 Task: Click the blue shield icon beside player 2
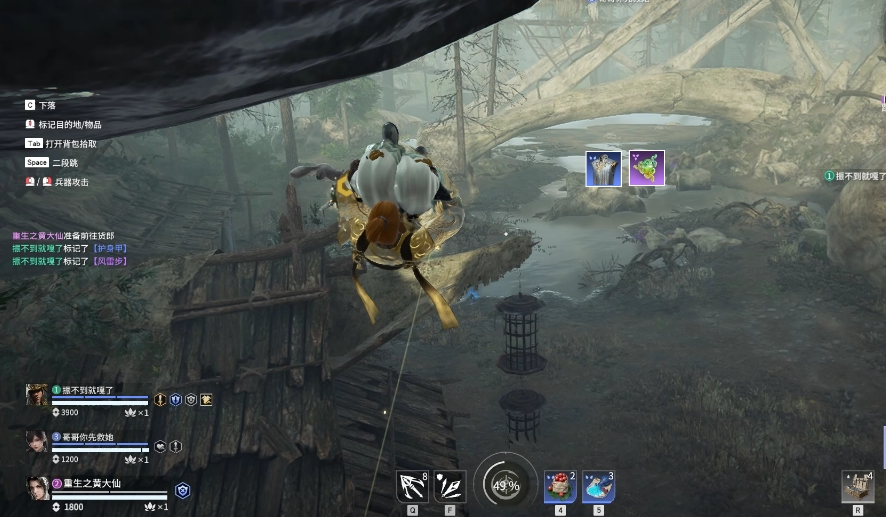click(182, 490)
